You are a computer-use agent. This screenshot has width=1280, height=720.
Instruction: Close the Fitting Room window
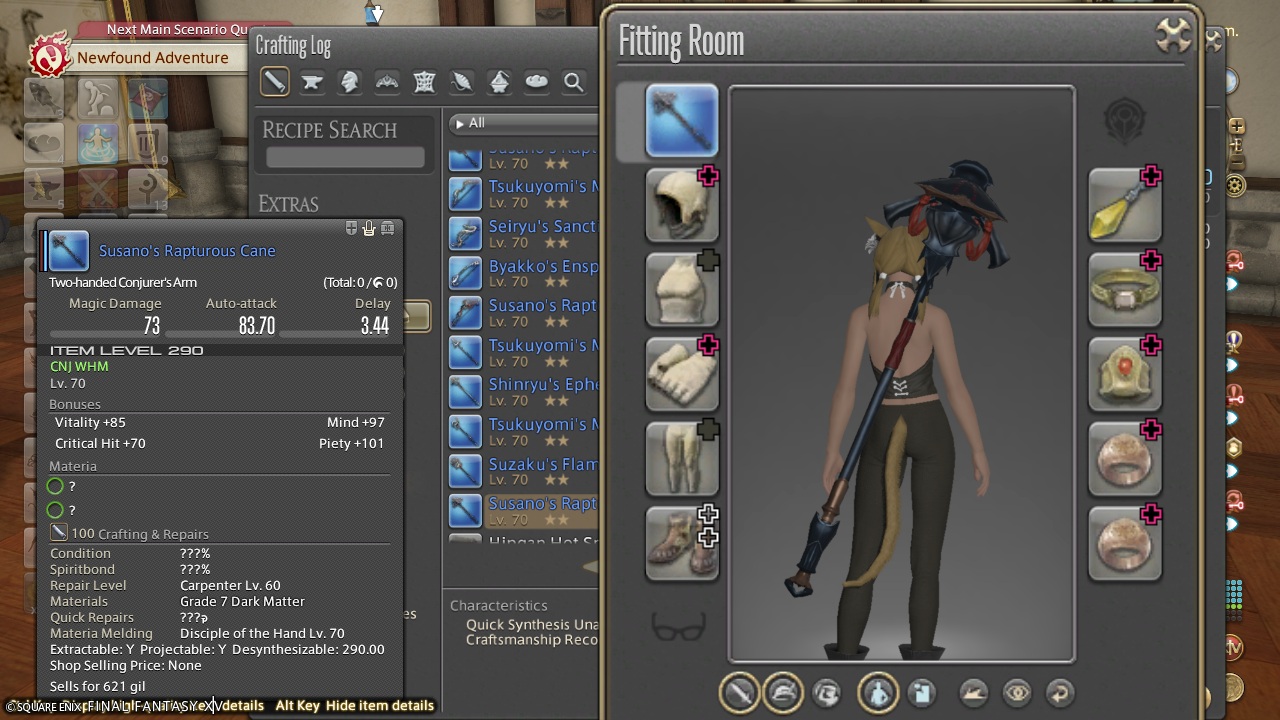pyautogui.click(x=1173, y=38)
